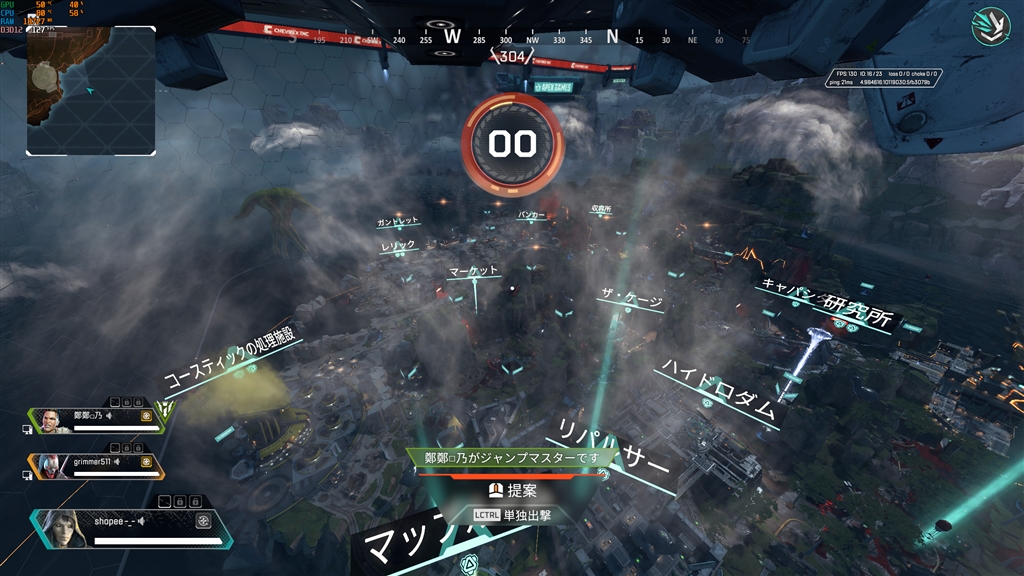Viewport: 1024px width, 576px height.
Task: Click the gold legend ability icon beside grimmer511
Action: (147, 461)
